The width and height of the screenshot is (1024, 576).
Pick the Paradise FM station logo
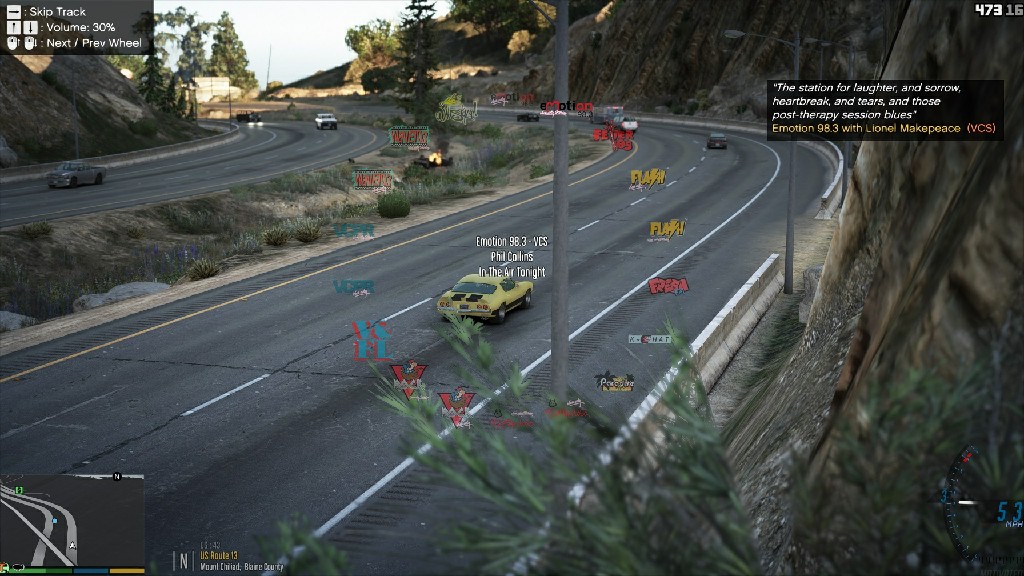pyautogui.click(x=614, y=382)
